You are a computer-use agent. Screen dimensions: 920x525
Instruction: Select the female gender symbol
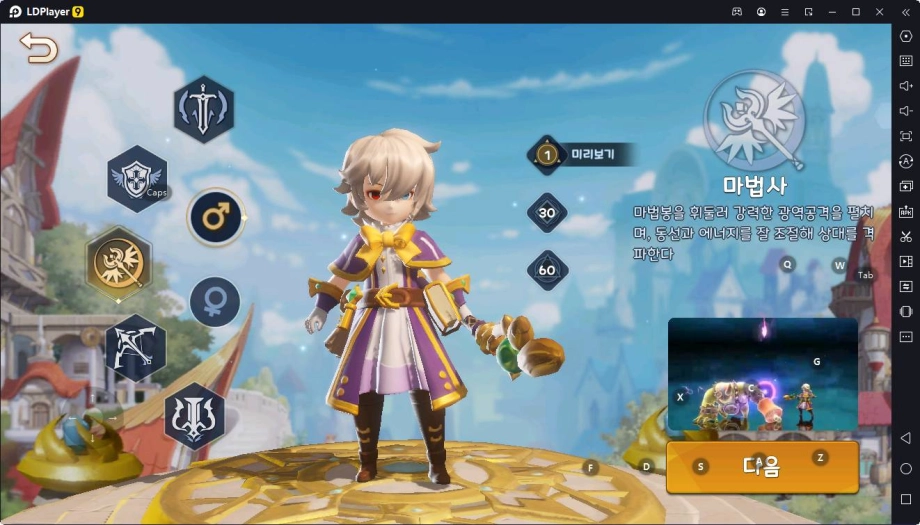tap(215, 302)
